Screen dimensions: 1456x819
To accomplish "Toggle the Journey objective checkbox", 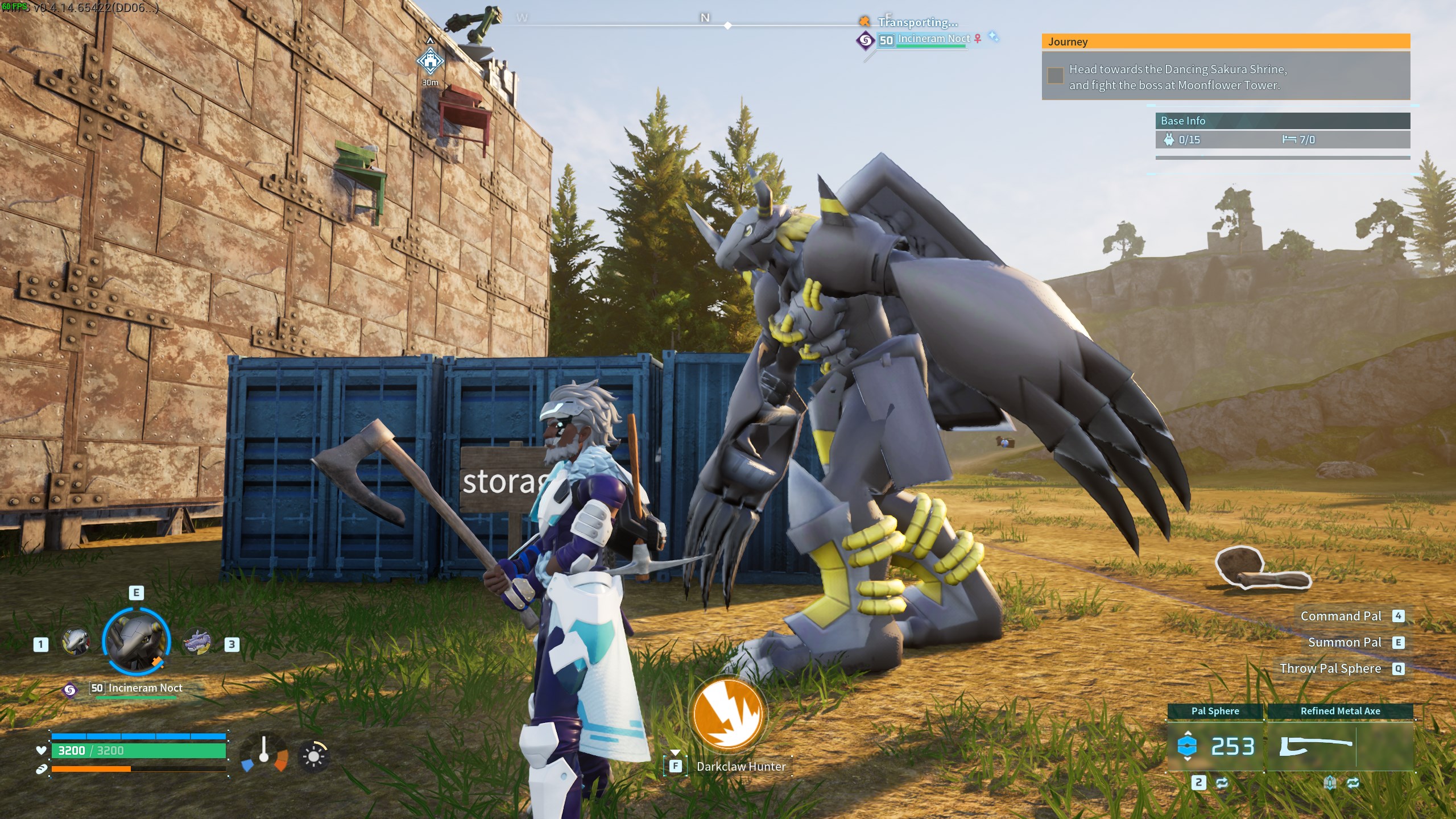I will pos(1056,74).
